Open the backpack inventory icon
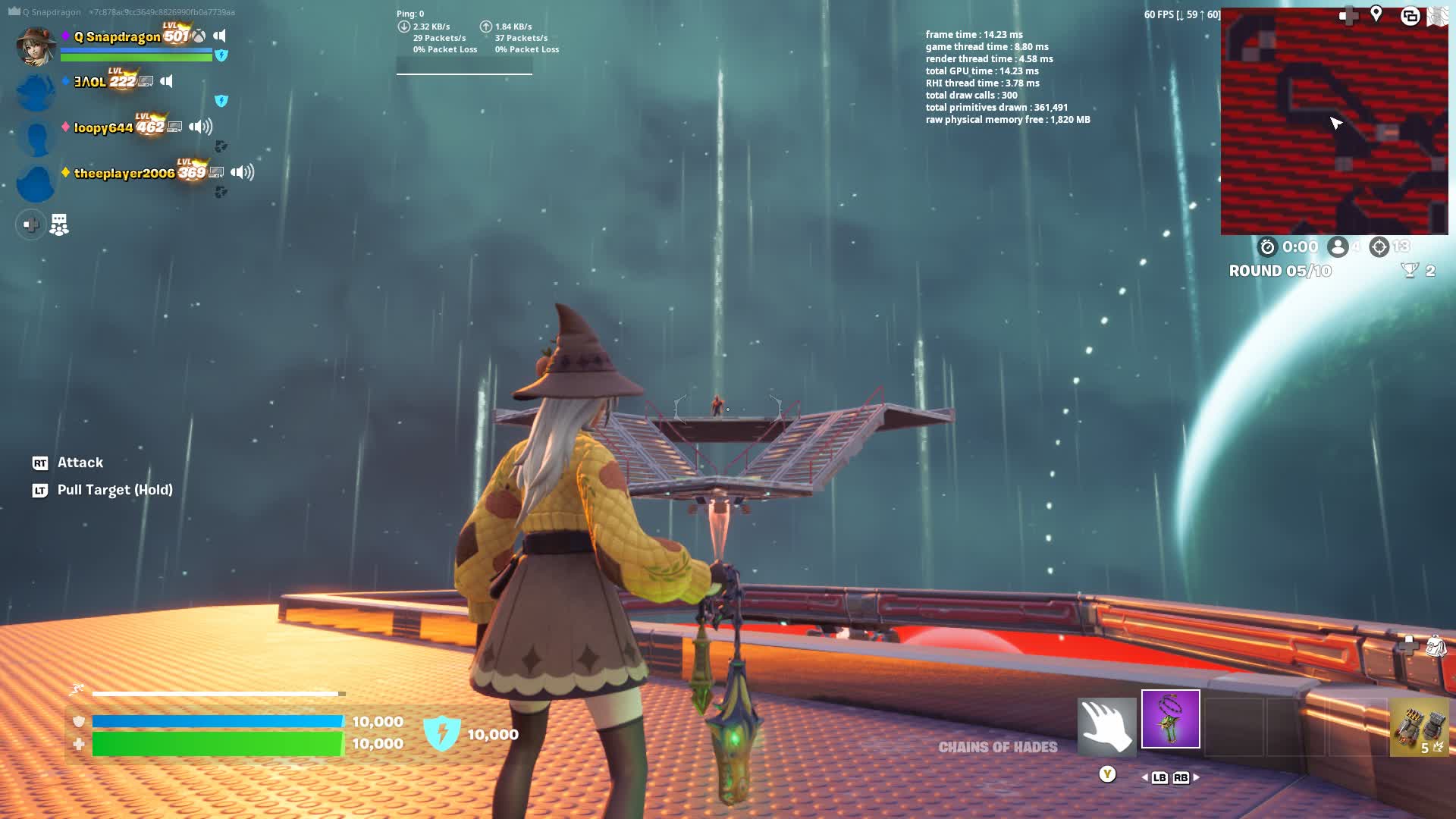The height and width of the screenshot is (819, 1456). point(1436,646)
